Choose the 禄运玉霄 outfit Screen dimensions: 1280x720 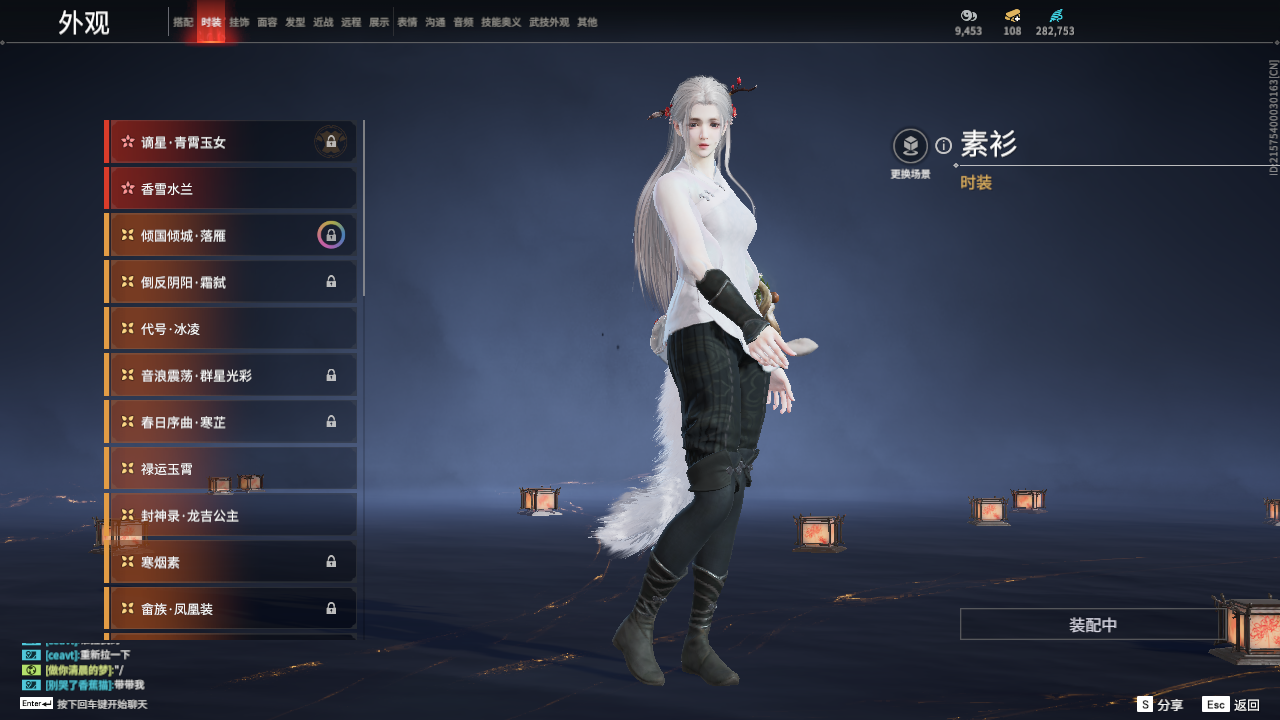click(x=231, y=468)
